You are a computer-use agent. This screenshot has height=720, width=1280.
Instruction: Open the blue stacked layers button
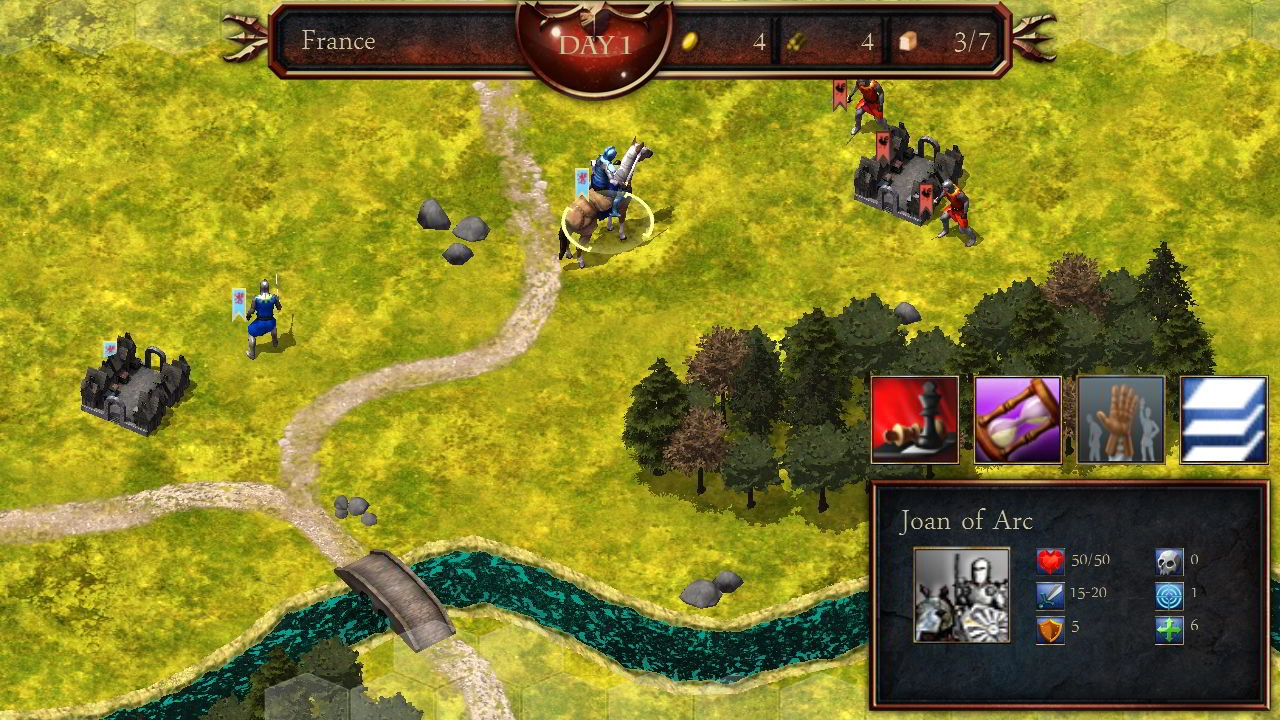(x=1224, y=420)
